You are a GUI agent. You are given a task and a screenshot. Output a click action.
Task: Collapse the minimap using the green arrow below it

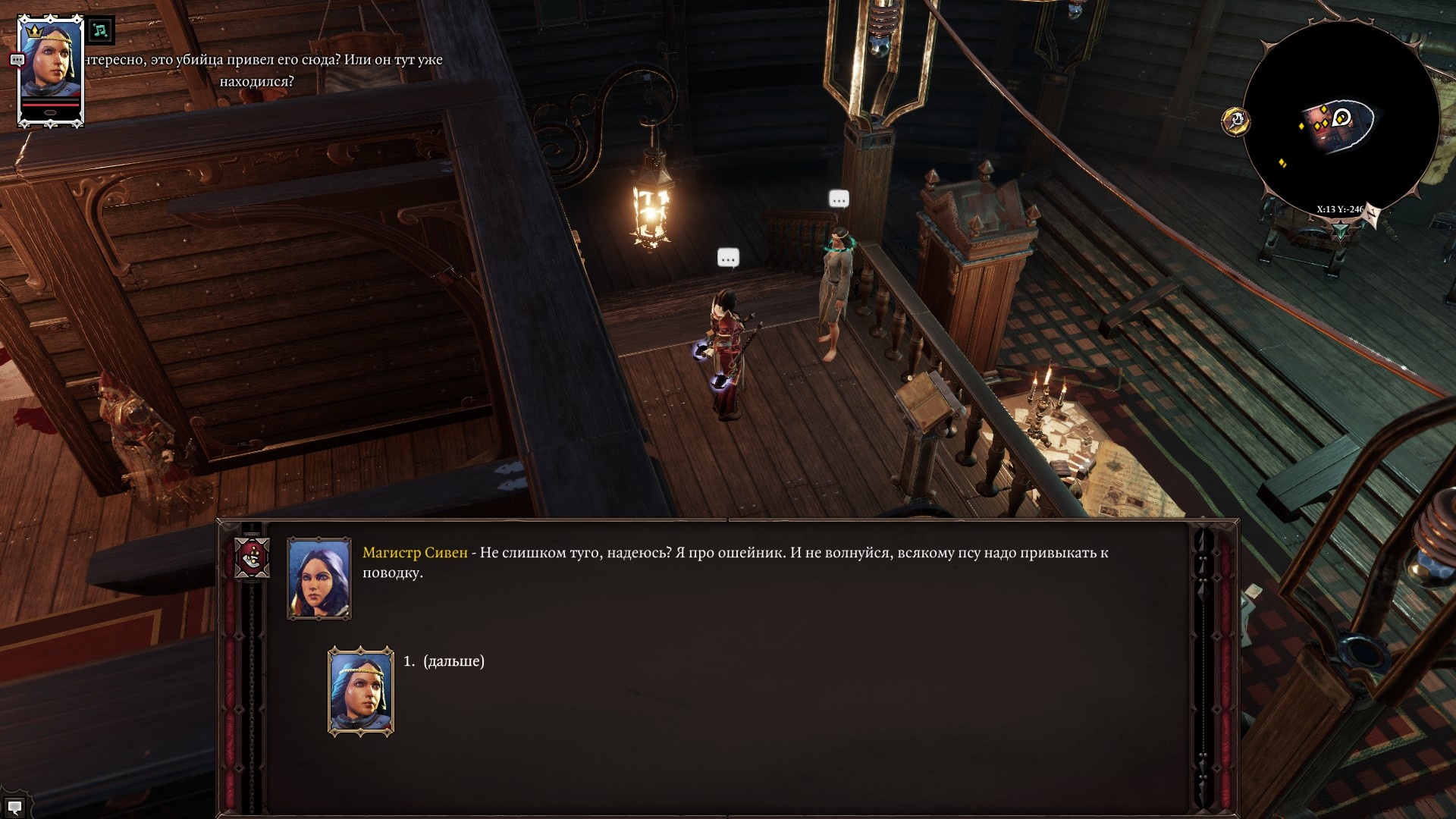1341,229
